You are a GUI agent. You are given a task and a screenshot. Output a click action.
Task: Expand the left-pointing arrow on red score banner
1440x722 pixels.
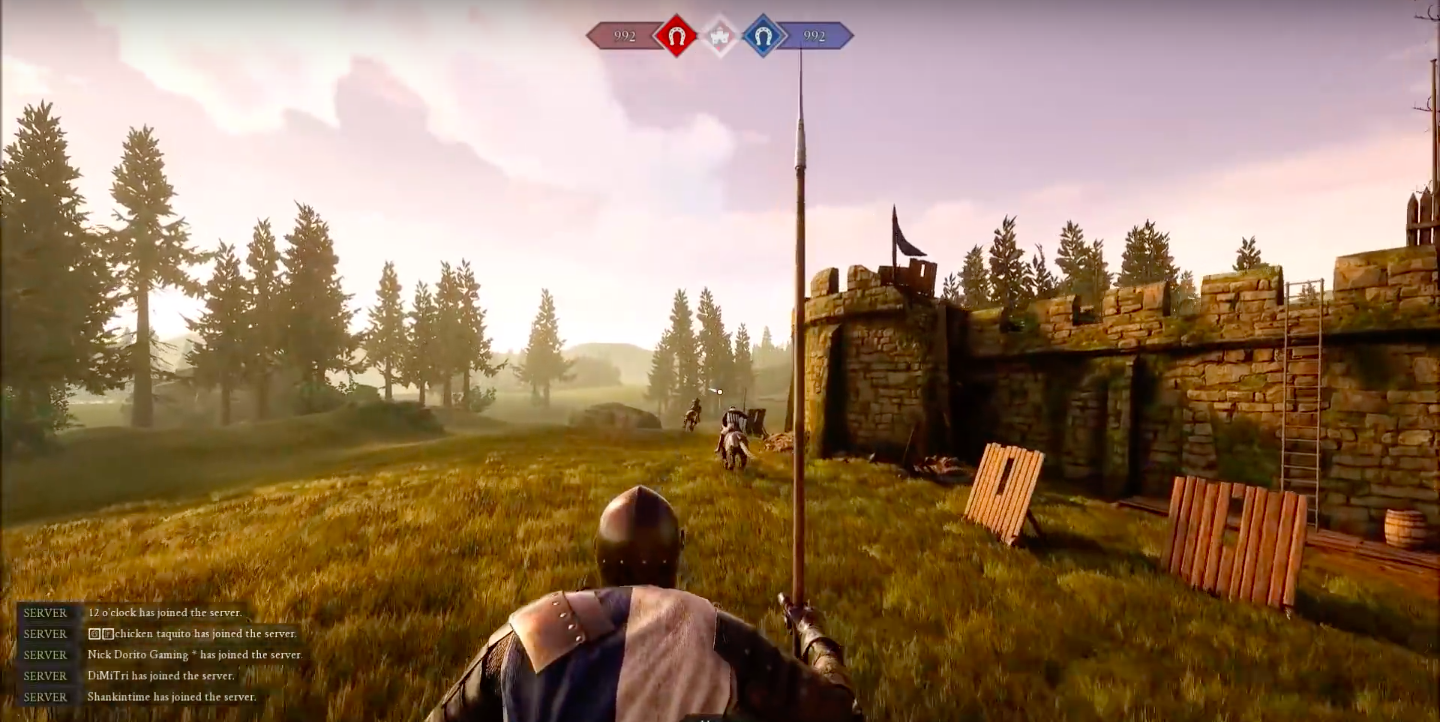[589, 37]
